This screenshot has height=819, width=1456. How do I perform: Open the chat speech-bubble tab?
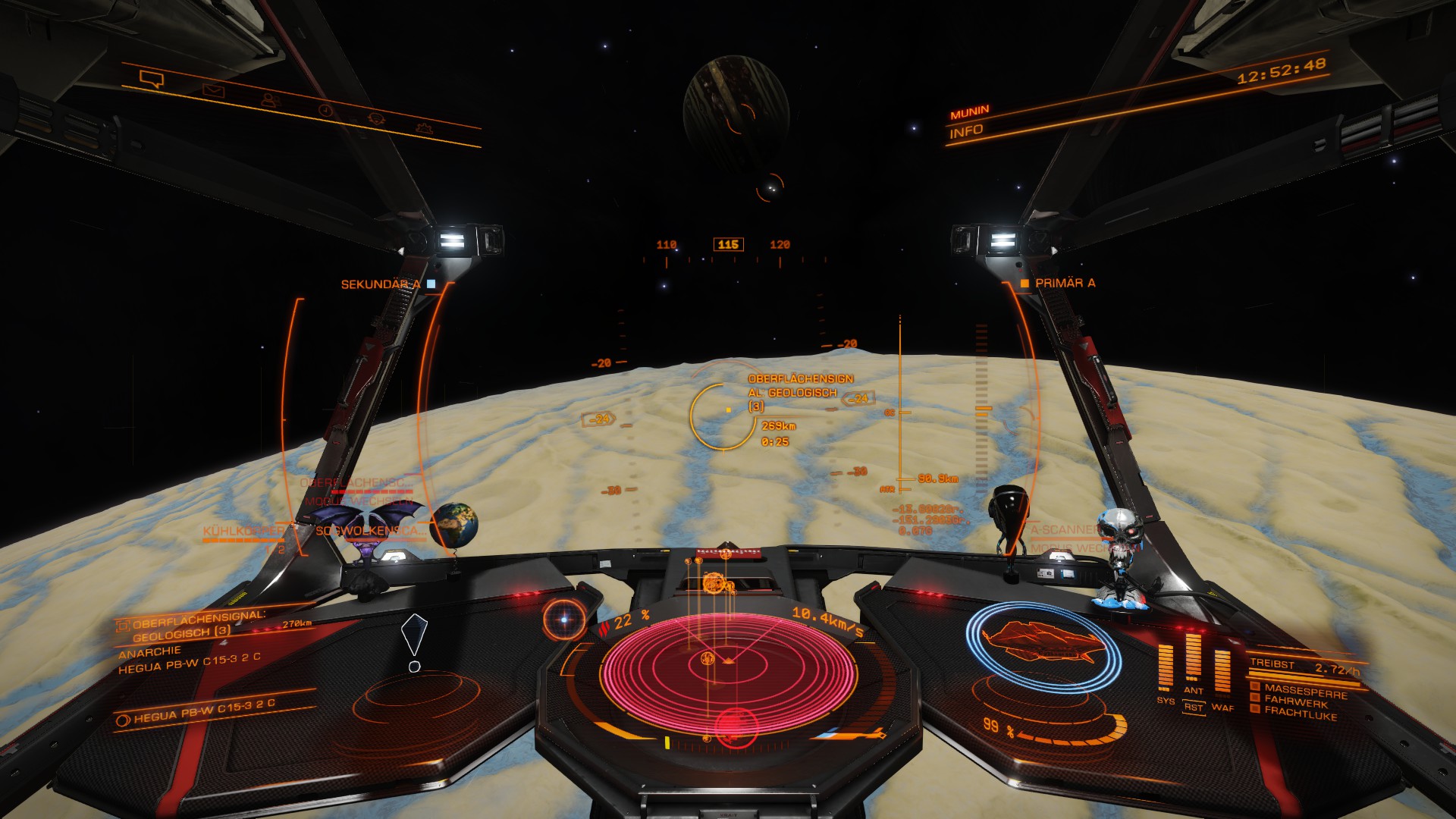tap(152, 78)
